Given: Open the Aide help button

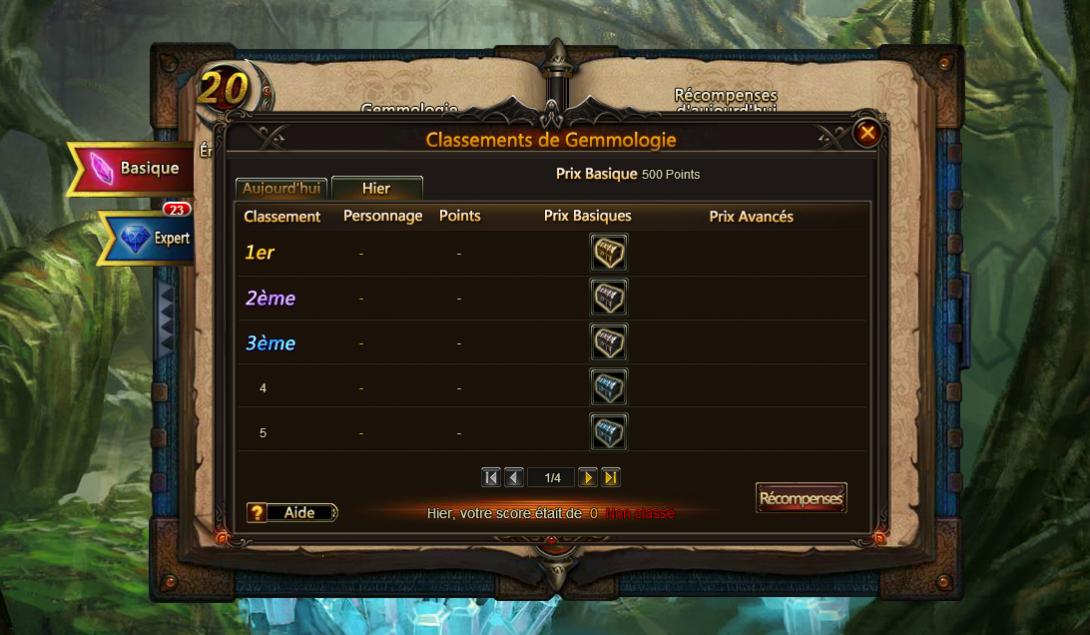Looking at the screenshot, I should coord(292,513).
